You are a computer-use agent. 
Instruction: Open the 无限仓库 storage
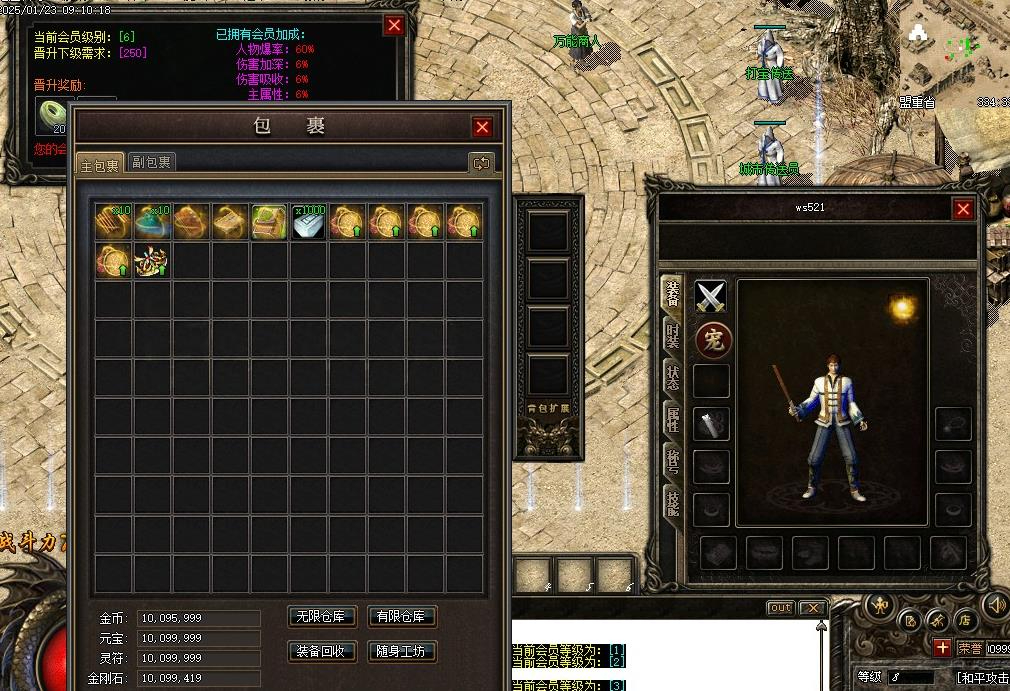322,617
